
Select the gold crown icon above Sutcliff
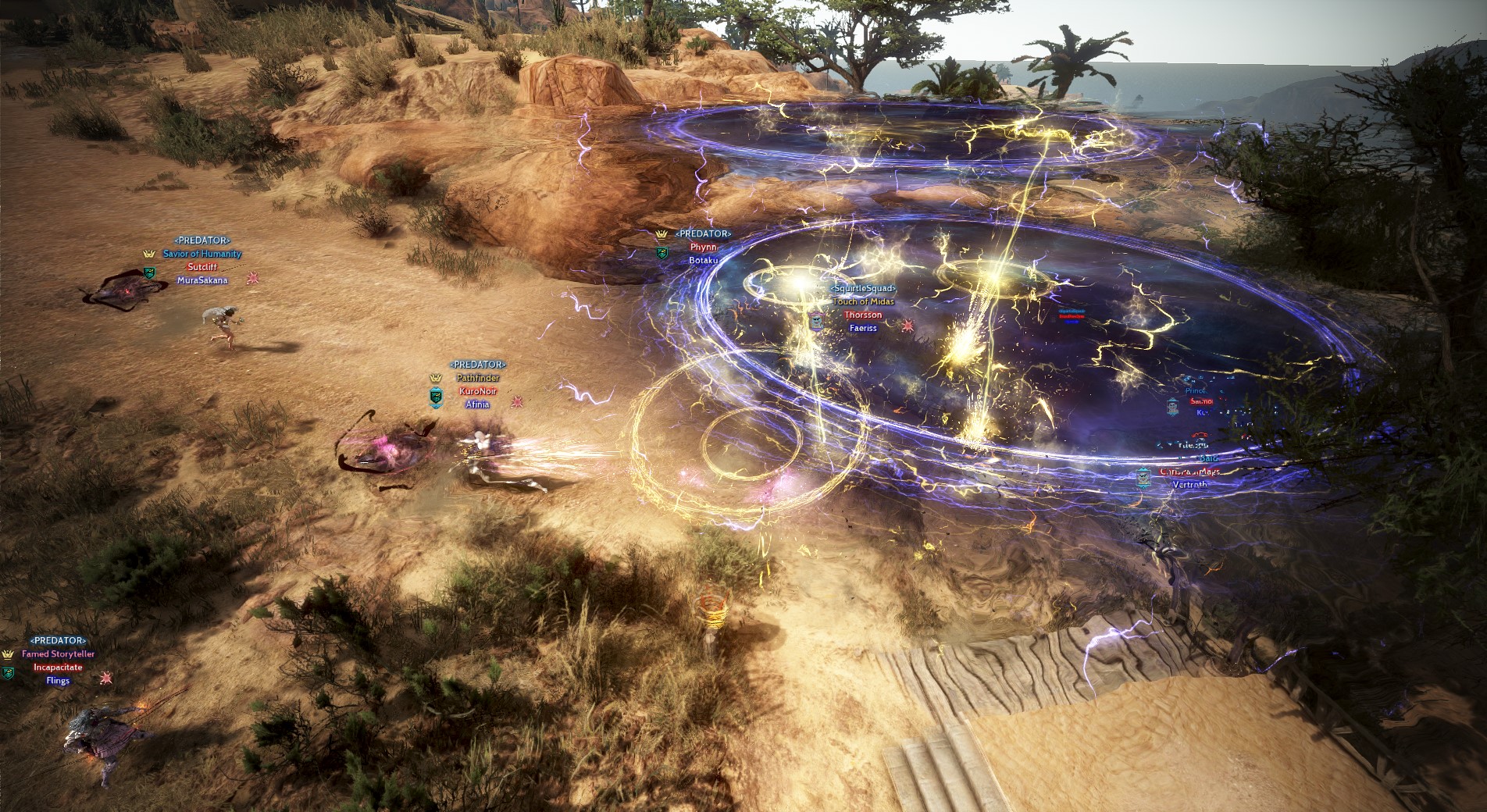149,254
